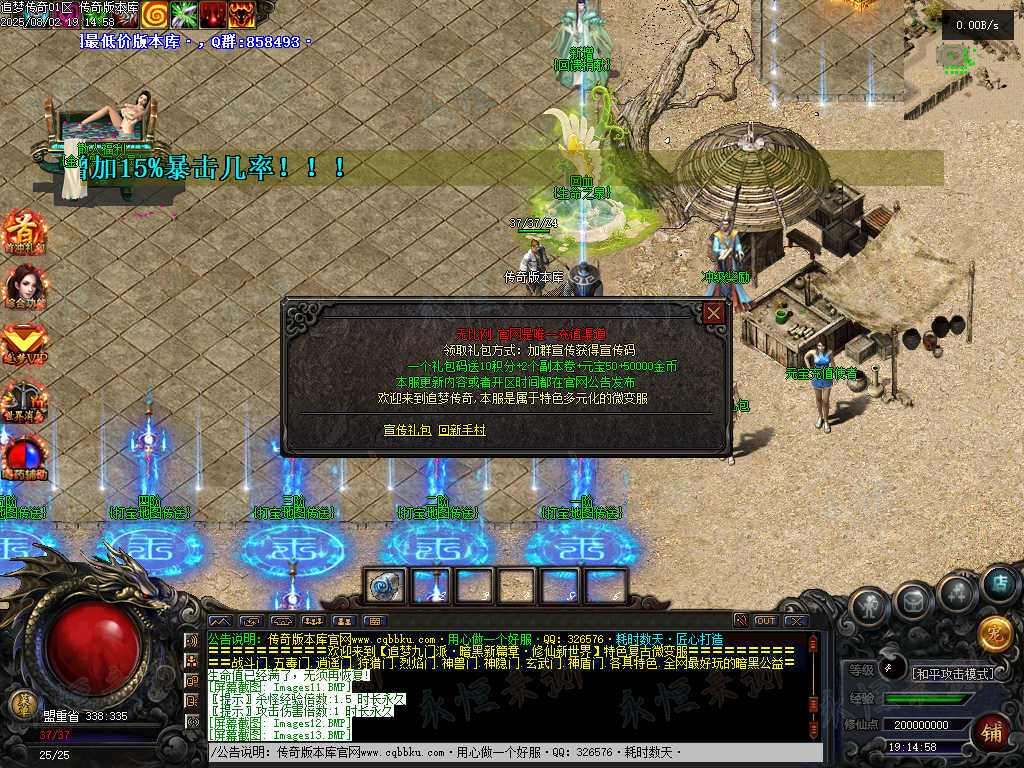Close the NPC dialogue window
1024x768 pixels.
pyautogui.click(x=714, y=313)
